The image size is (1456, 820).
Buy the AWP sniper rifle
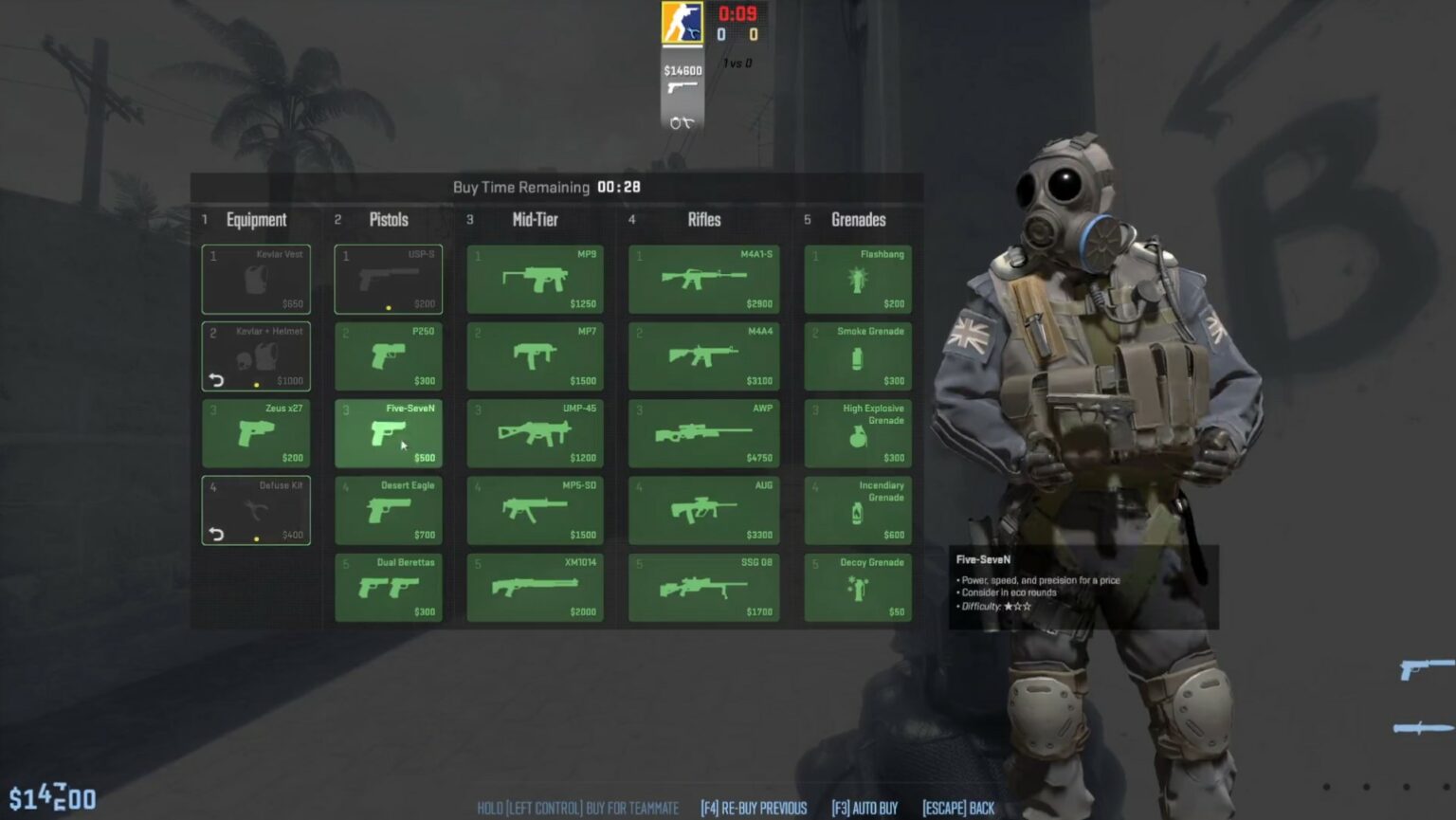pyautogui.click(x=704, y=432)
